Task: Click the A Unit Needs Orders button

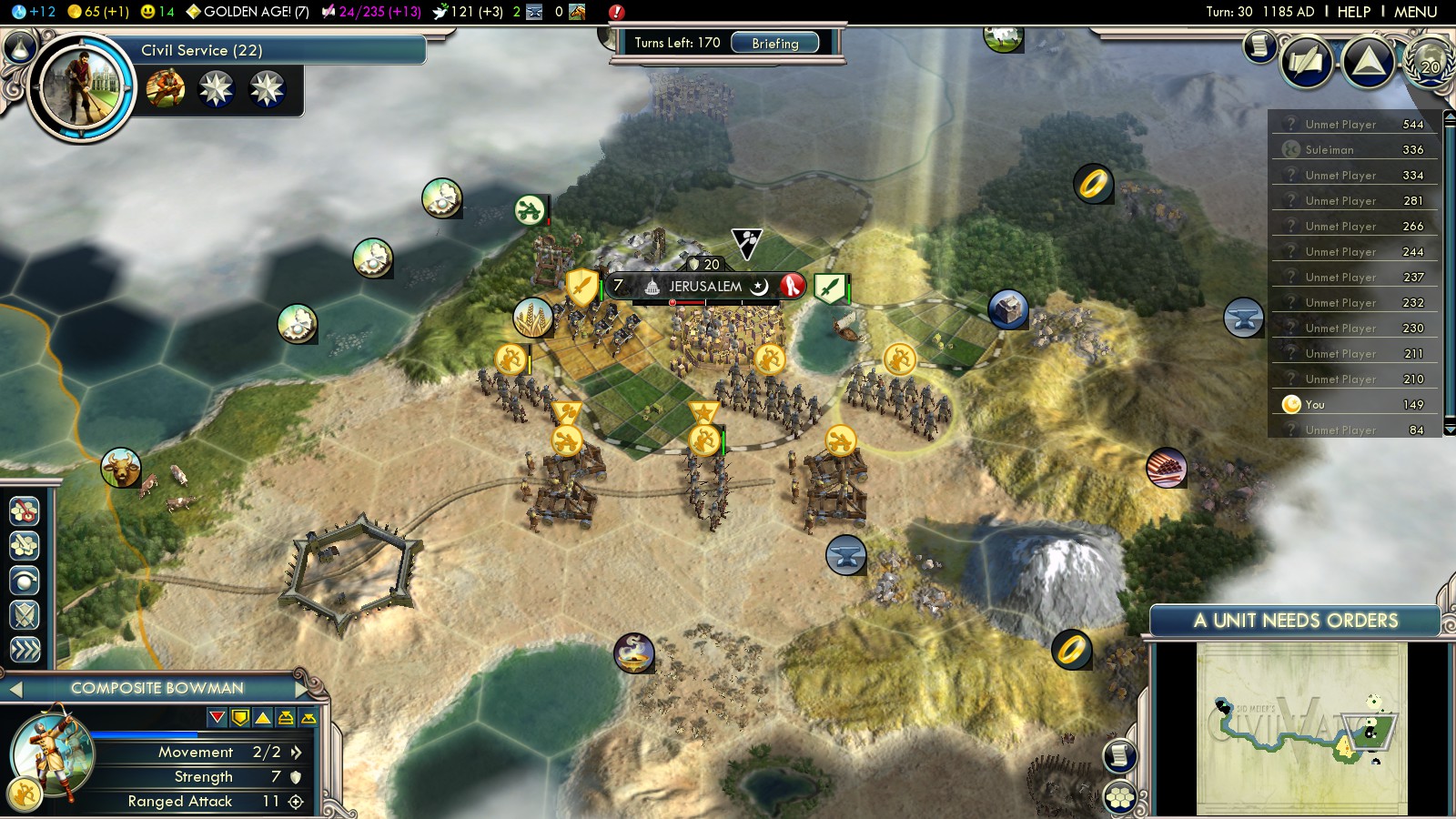Action: coord(1295,621)
